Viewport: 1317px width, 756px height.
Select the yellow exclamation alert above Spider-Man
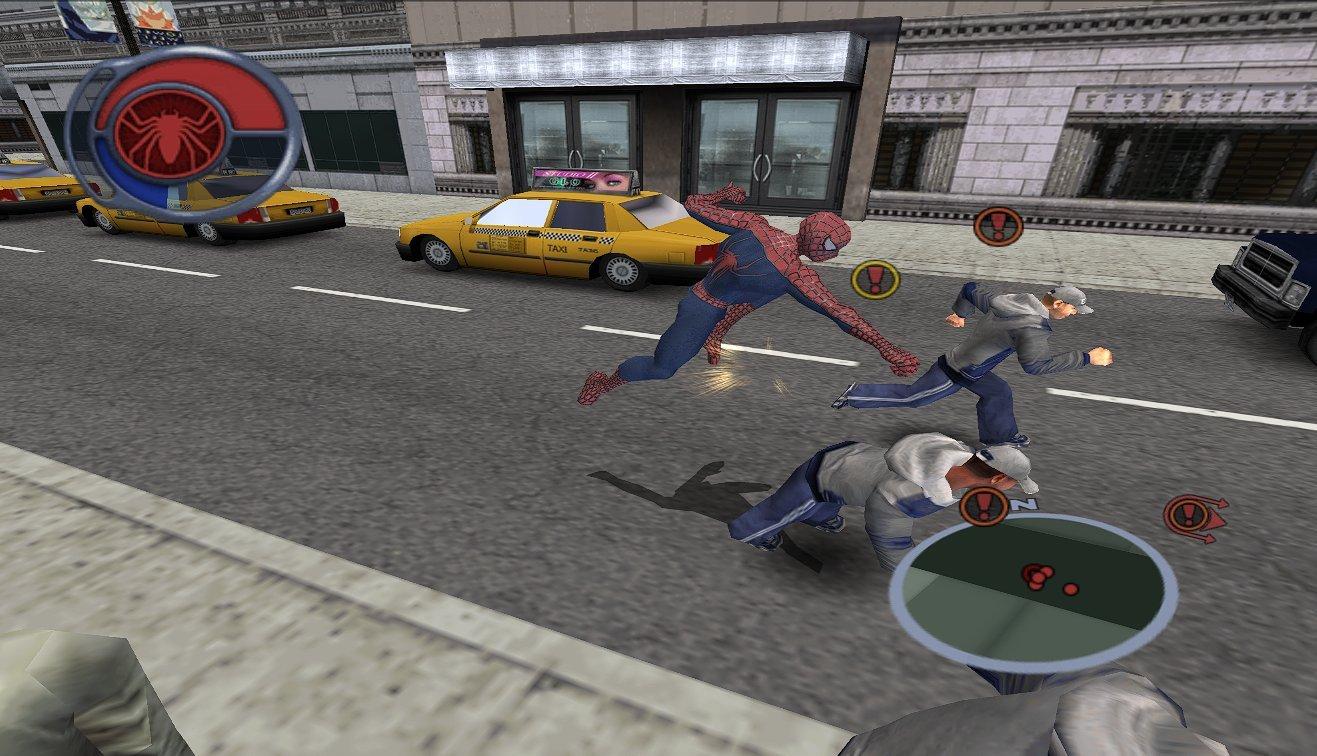tap(873, 277)
